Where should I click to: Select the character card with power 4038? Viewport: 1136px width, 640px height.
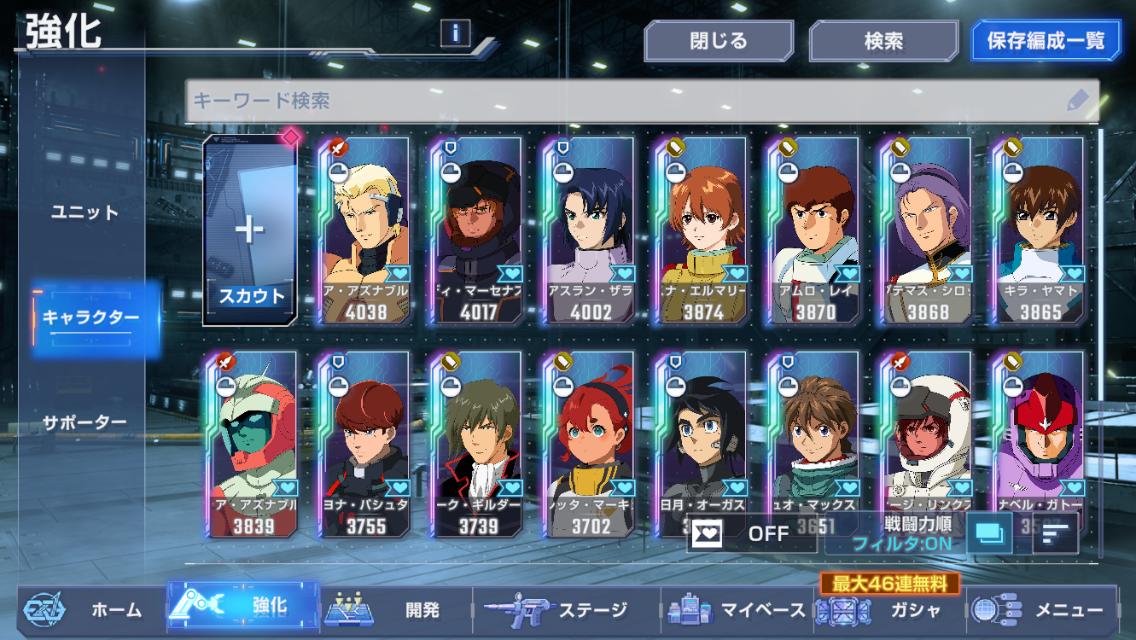coord(363,230)
